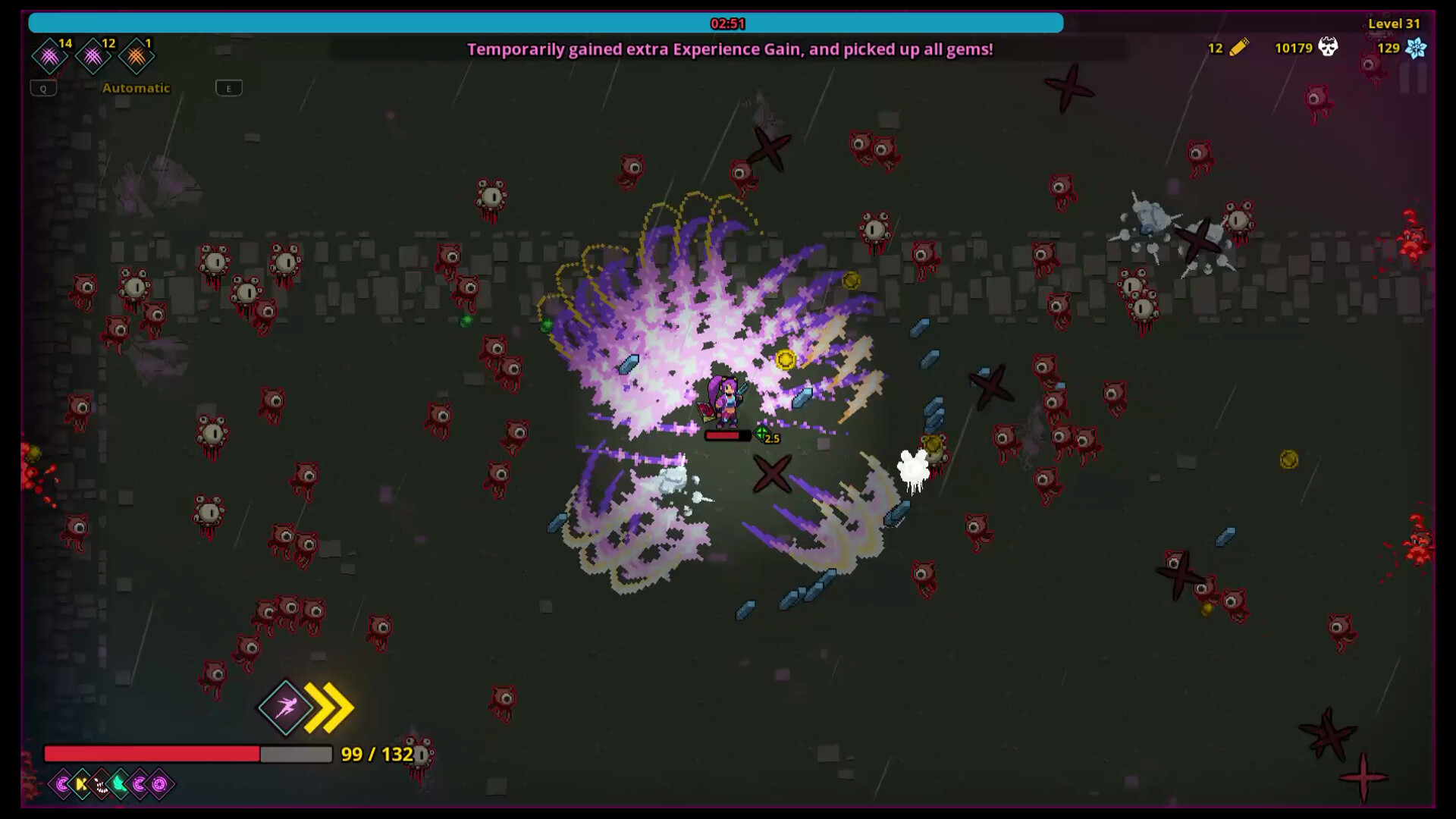Click the dash skill diamond above the health bar

284,708
